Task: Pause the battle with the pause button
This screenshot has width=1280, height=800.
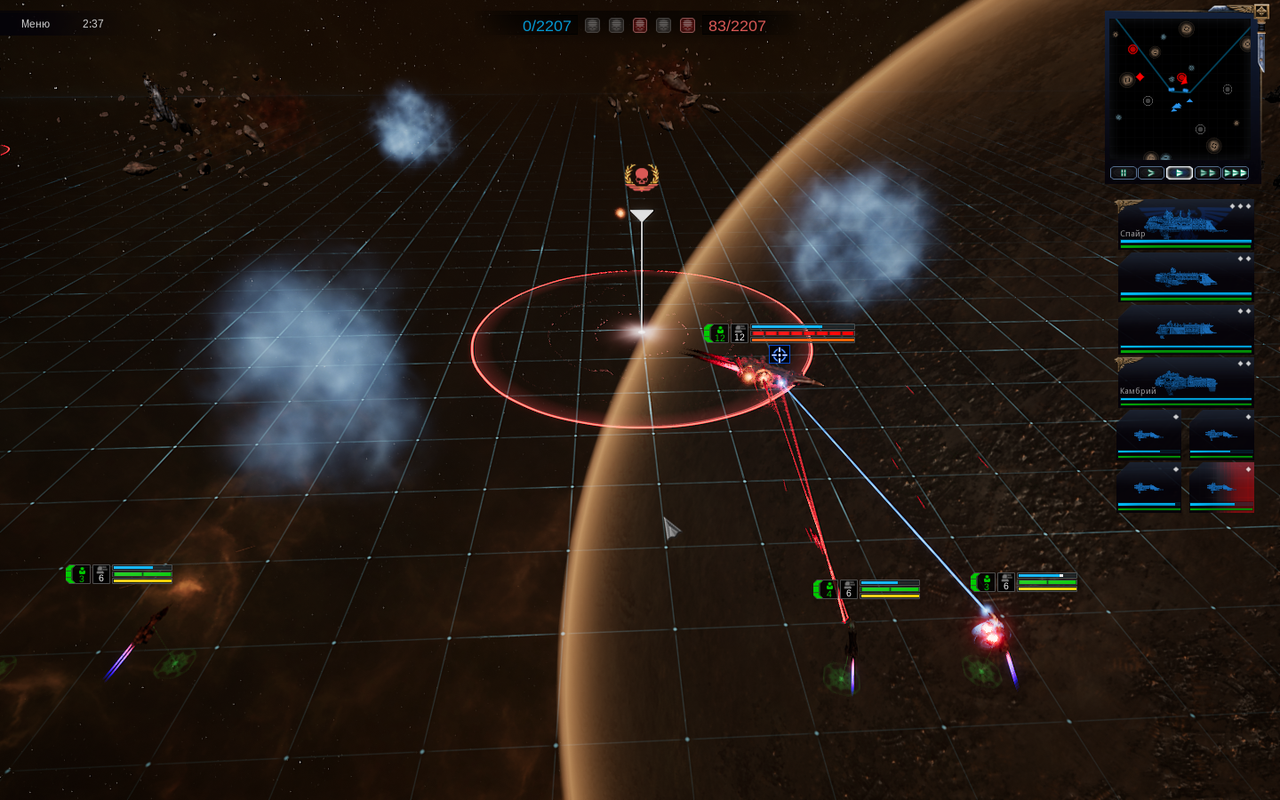Action: [1123, 173]
